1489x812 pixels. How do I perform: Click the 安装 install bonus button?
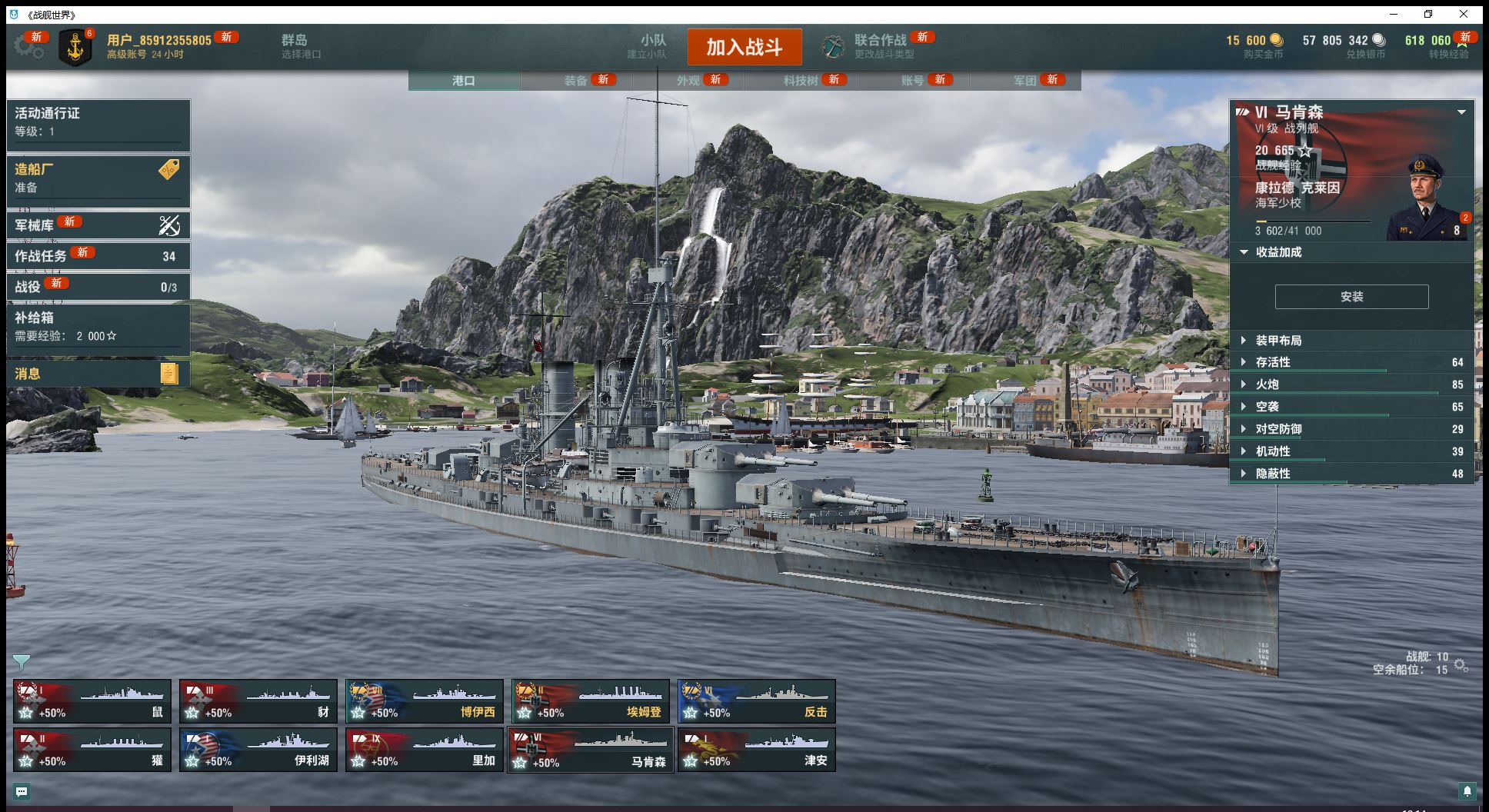[1351, 297]
